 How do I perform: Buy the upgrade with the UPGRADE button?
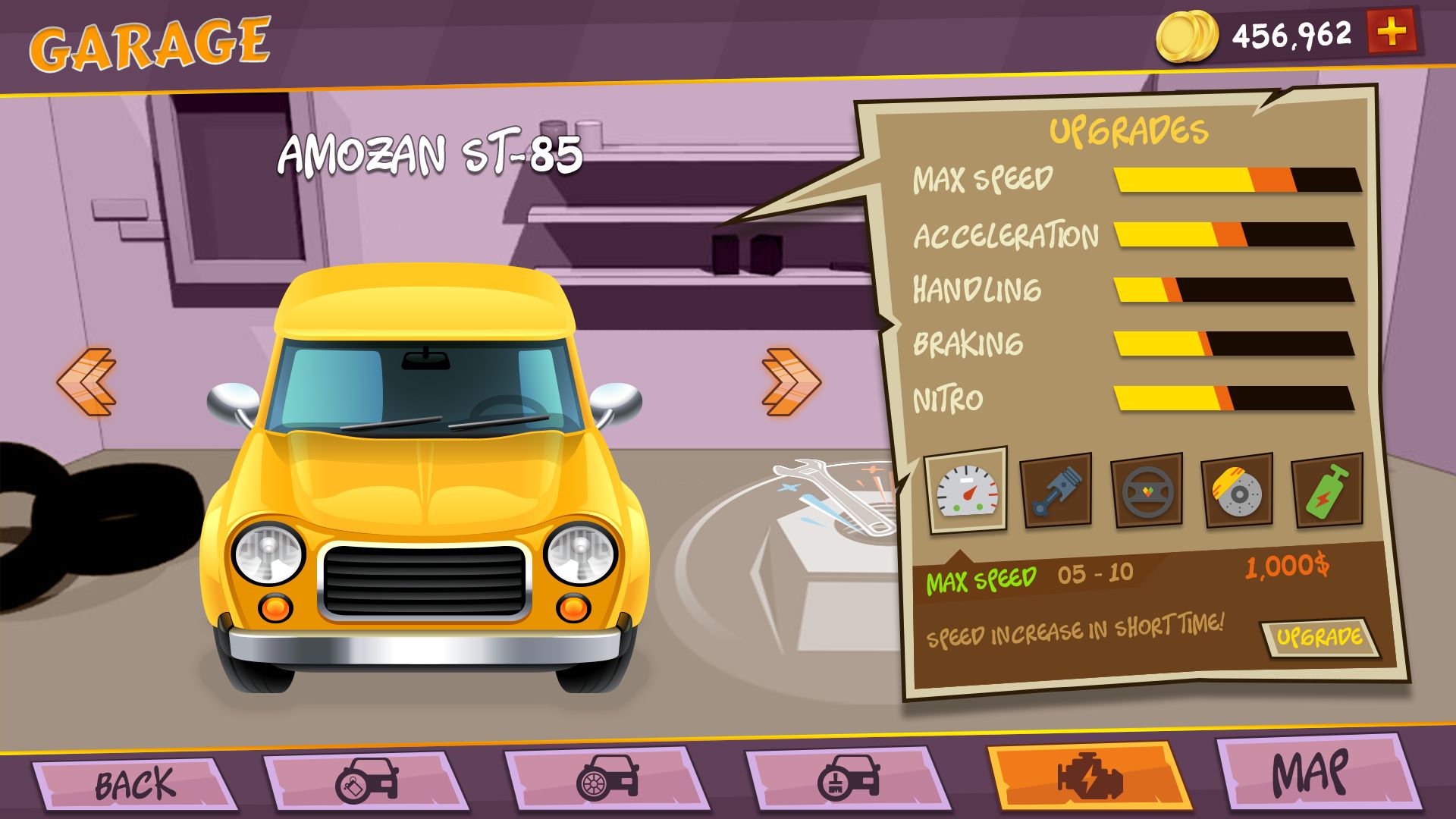[x=1319, y=637]
